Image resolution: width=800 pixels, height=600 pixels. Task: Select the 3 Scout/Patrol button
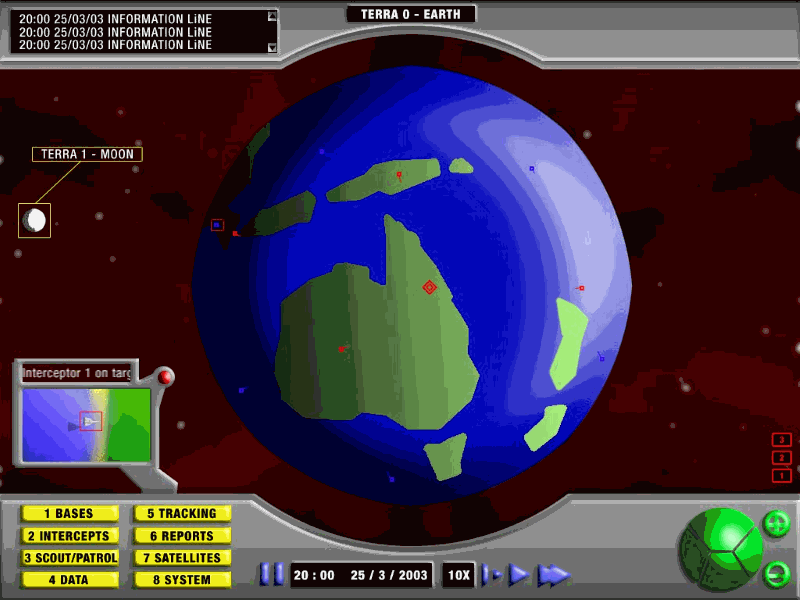point(69,558)
